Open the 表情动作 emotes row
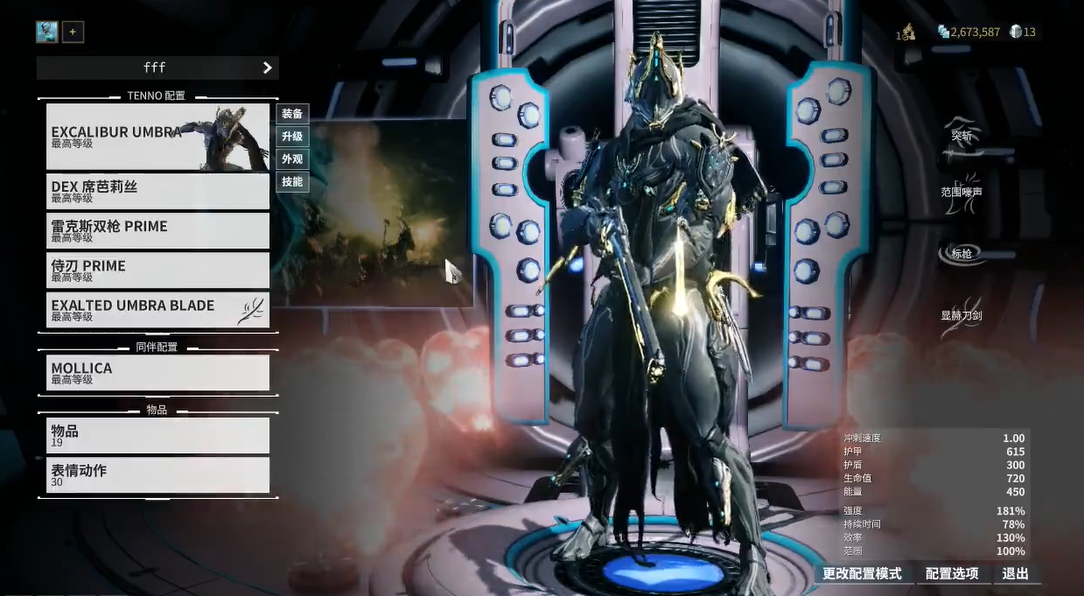The width and height of the screenshot is (1084, 596). (x=157, y=475)
